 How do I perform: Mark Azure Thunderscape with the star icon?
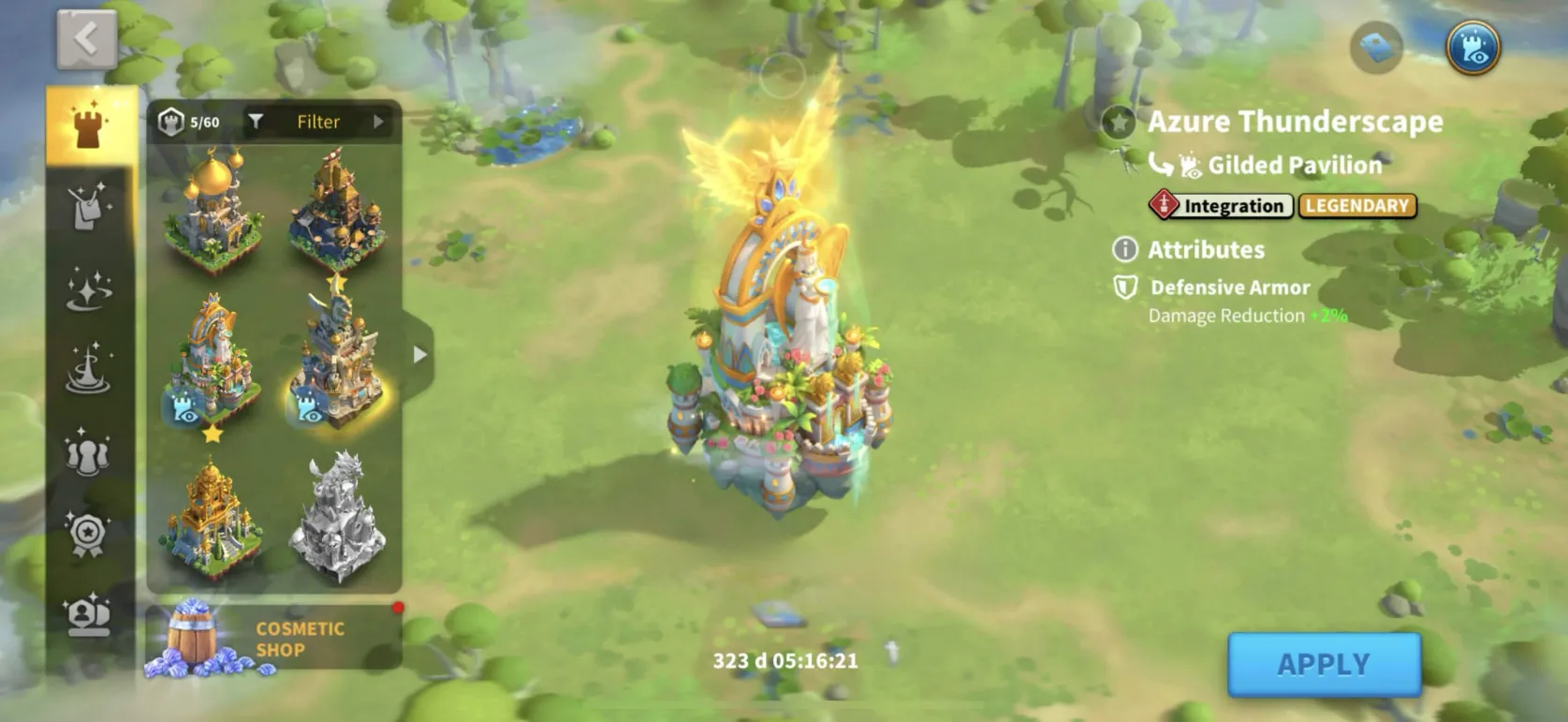click(1118, 122)
